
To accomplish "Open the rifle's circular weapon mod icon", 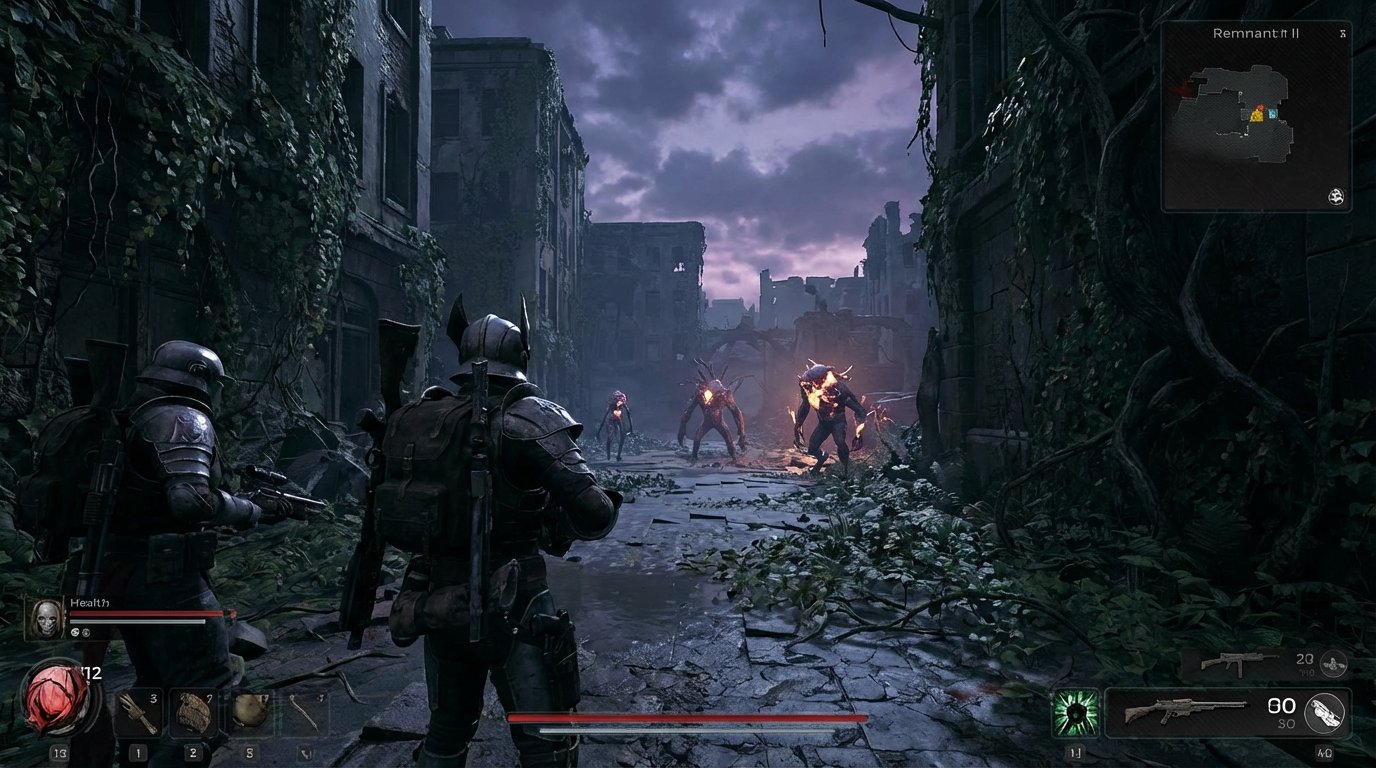I will point(1326,712).
